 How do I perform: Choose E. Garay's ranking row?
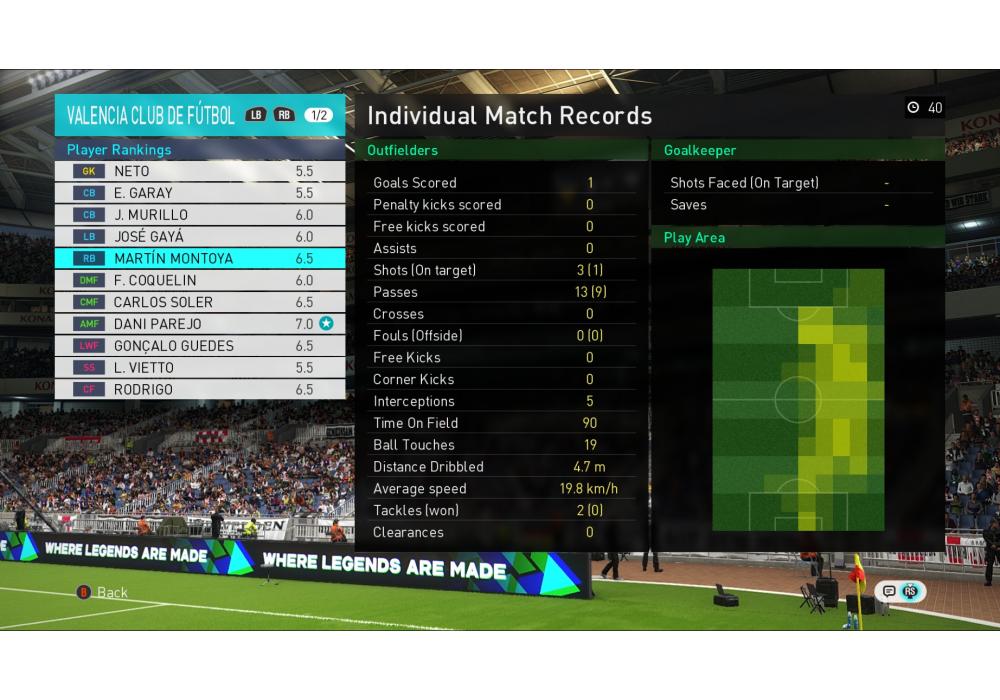[x=200, y=193]
